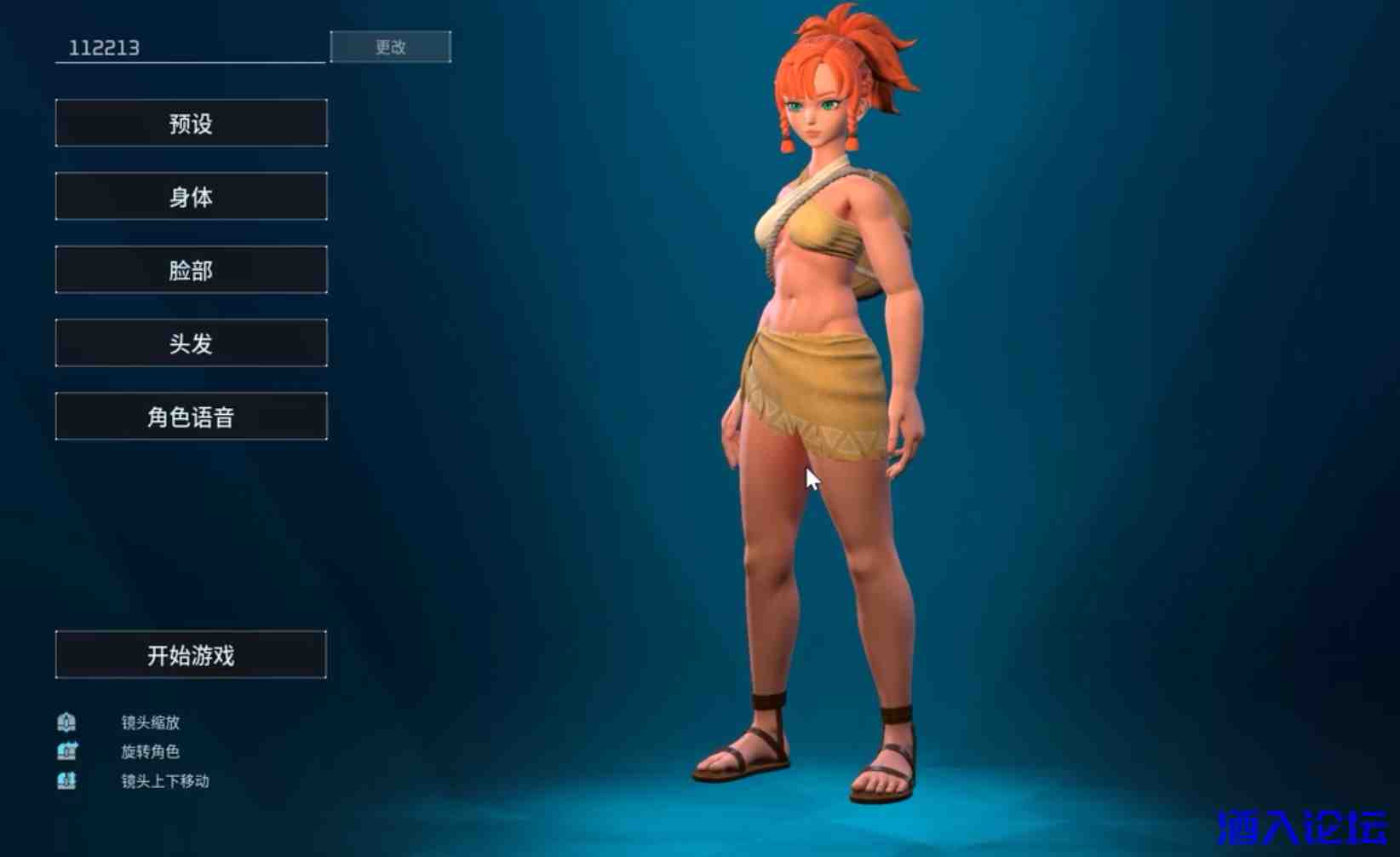The image size is (1400, 857).
Task: Select the rotate character (旋转角色) icon
Action: click(x=67, y=751)
